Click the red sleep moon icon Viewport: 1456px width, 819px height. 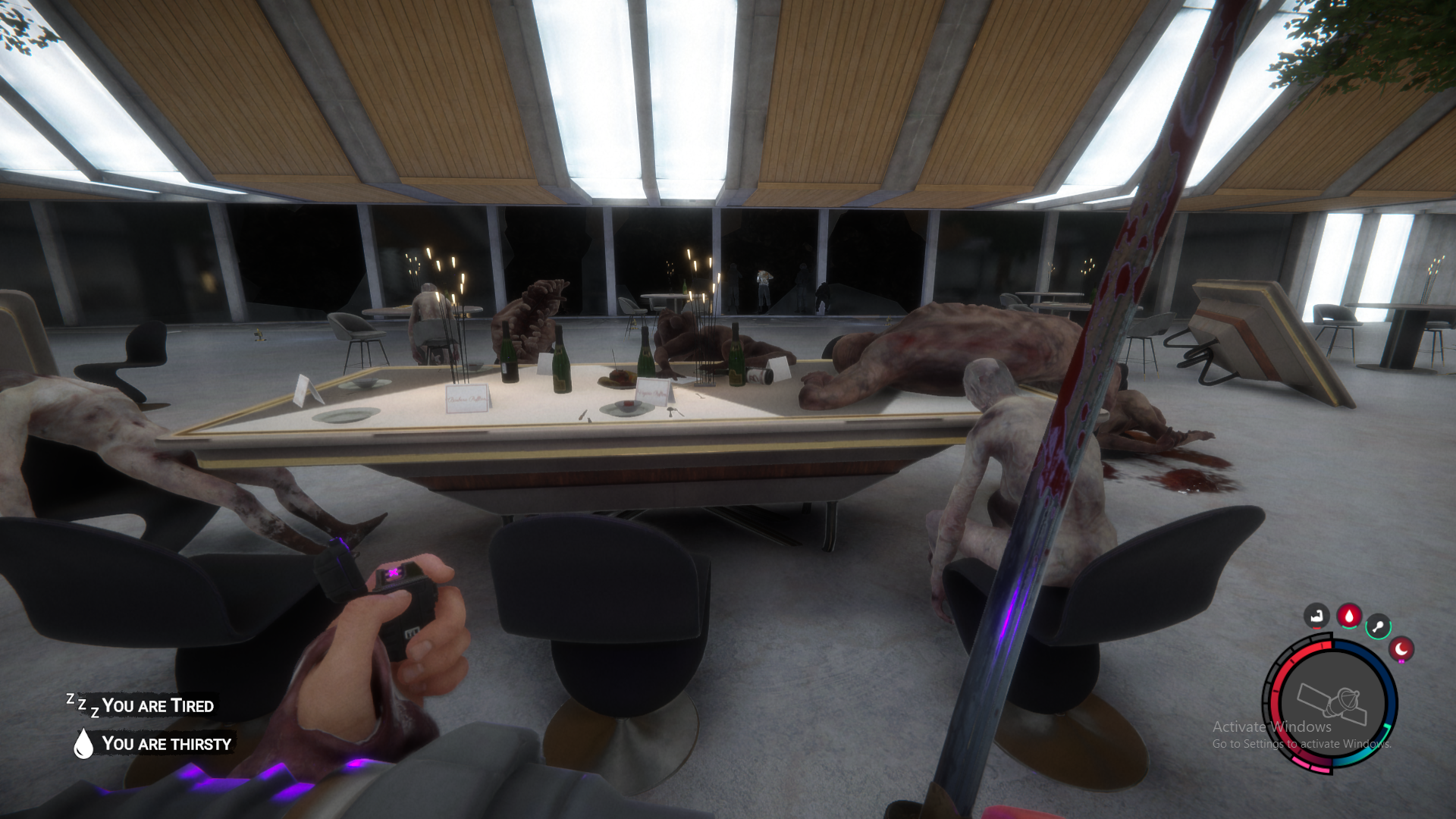[x=1401, y=651]
